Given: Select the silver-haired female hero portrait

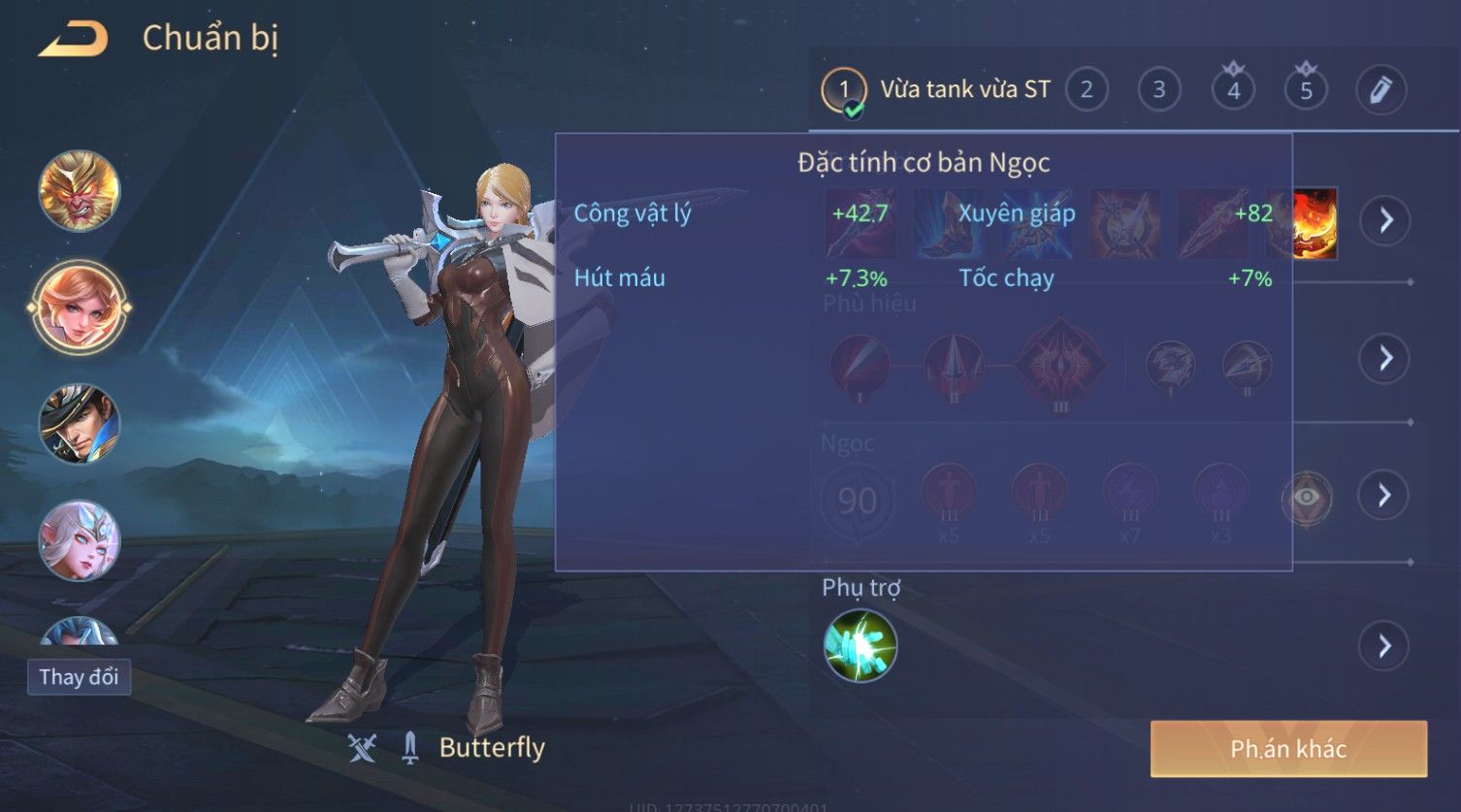Looking at the screenshot, I should [x=79, y=540].
